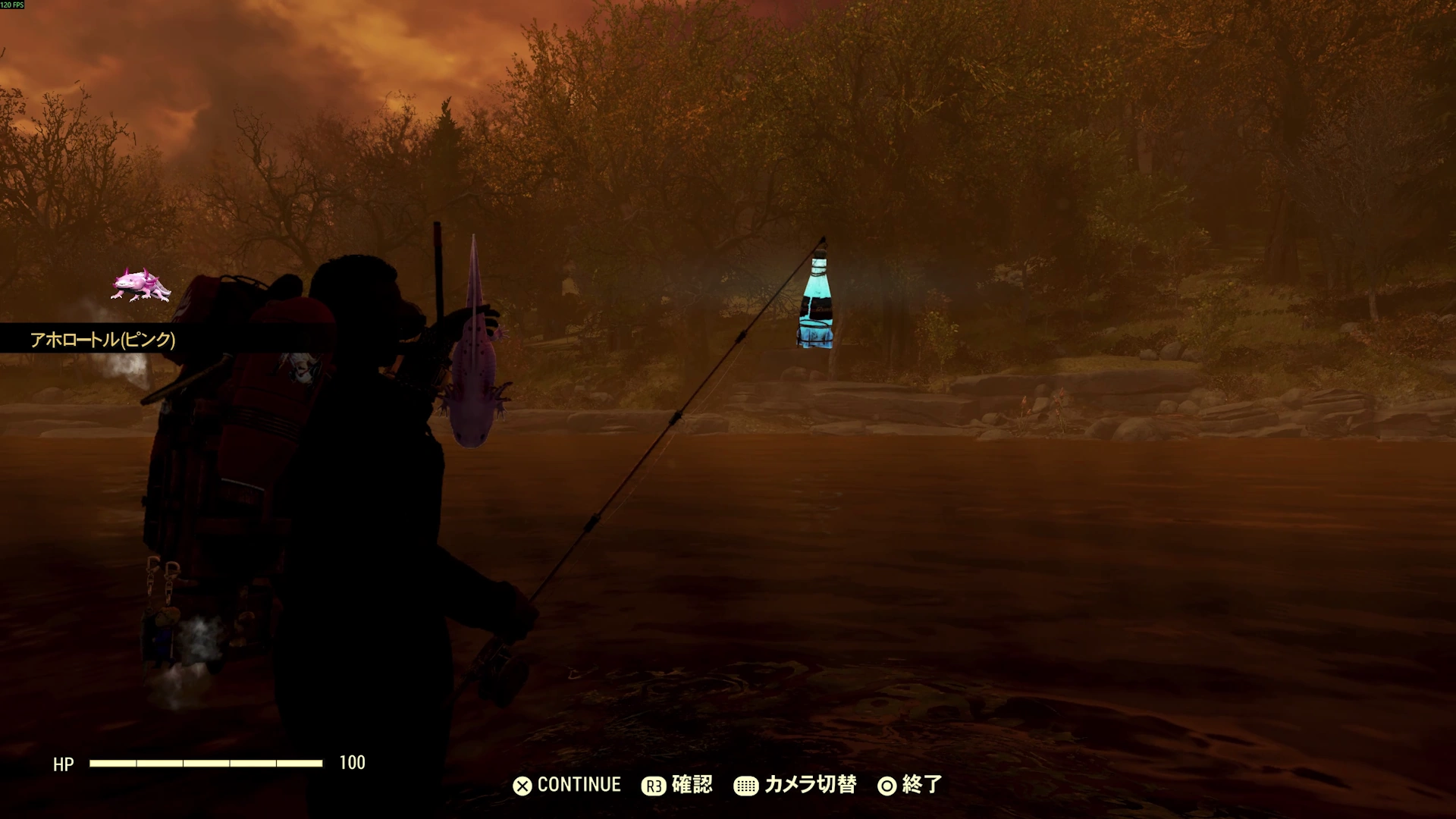This screenshot has height=819, width=1456.
Task: Switch the camera with カメラ切替
Action: (x=795, y=785)
